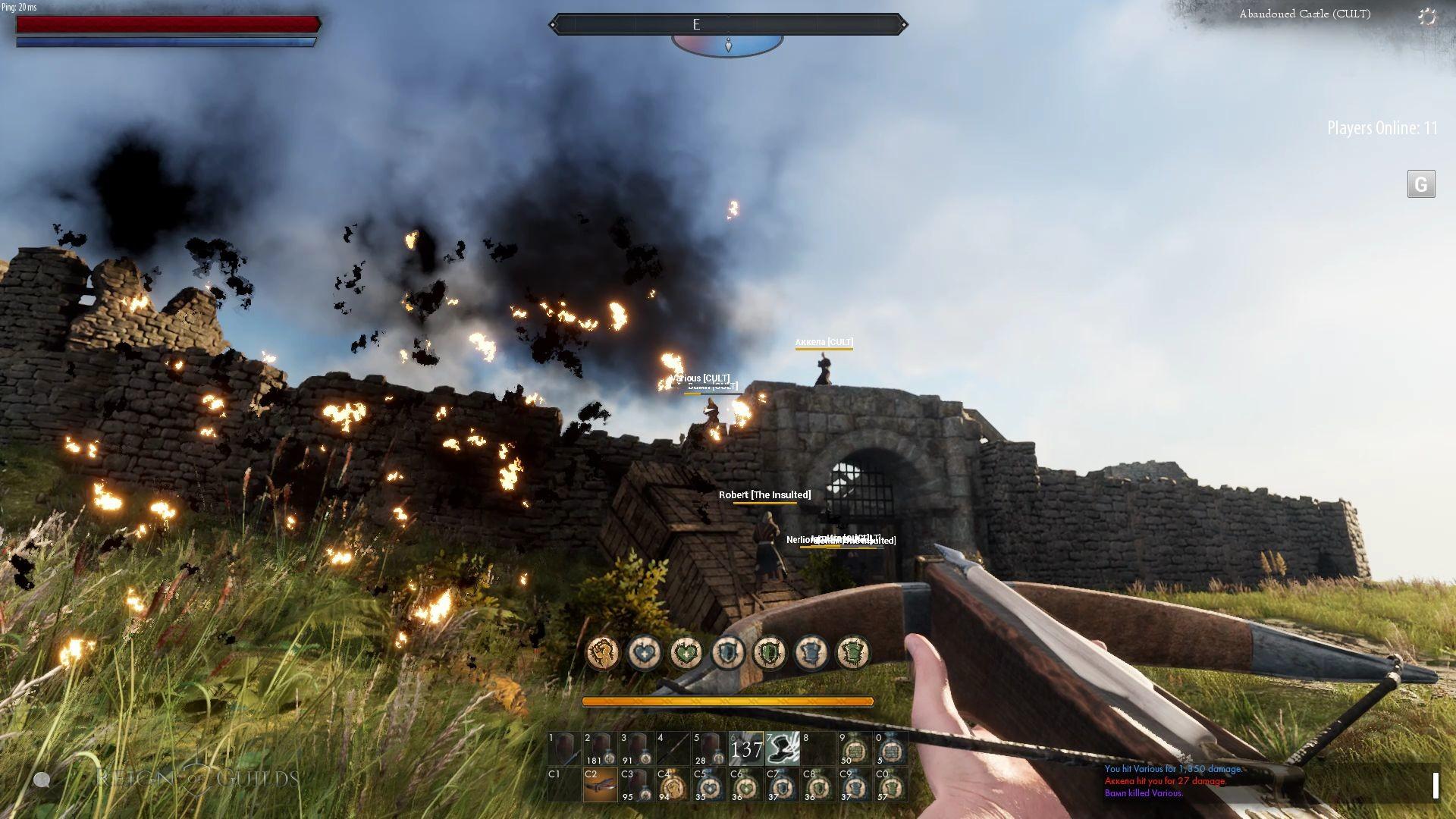Use the green heart potion in slot C6
The image size is (1456, 819).
point(745,784)
